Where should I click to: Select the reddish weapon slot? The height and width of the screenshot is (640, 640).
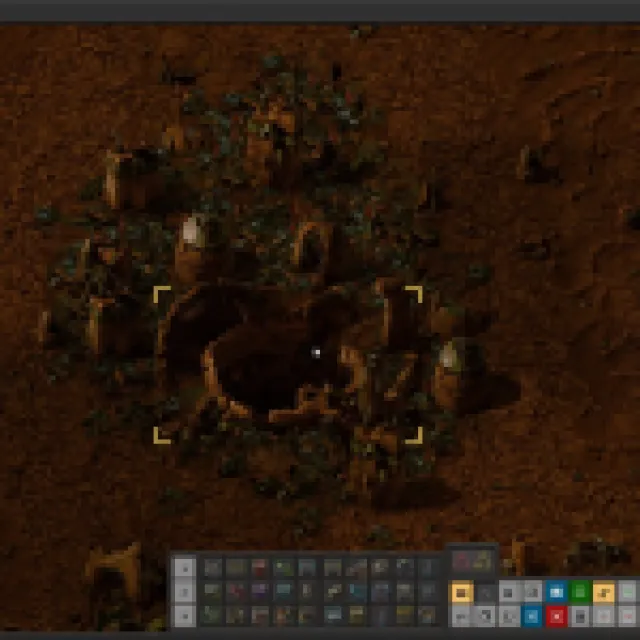pyautogui.click(x=461, y=561)
